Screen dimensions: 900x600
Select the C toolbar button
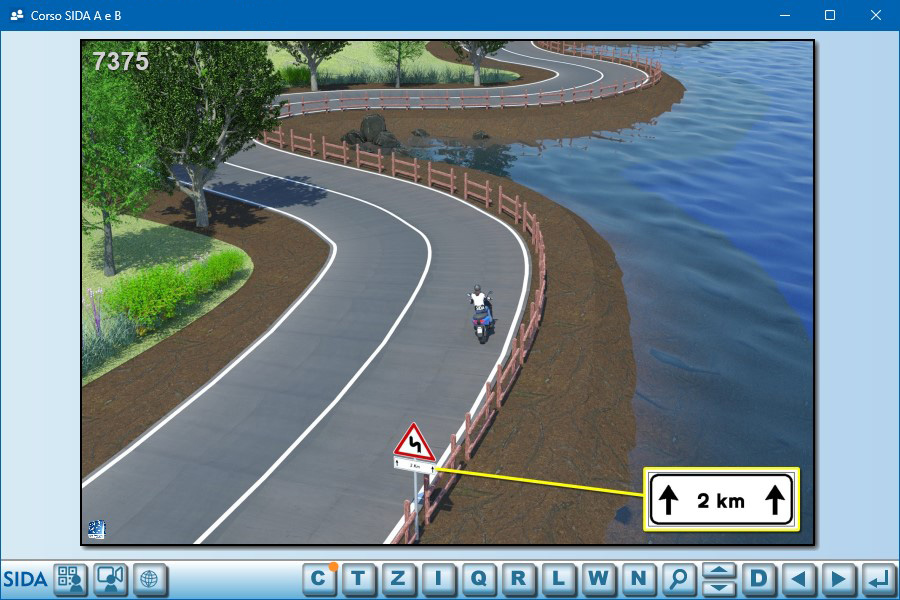(x=319, y=578)
